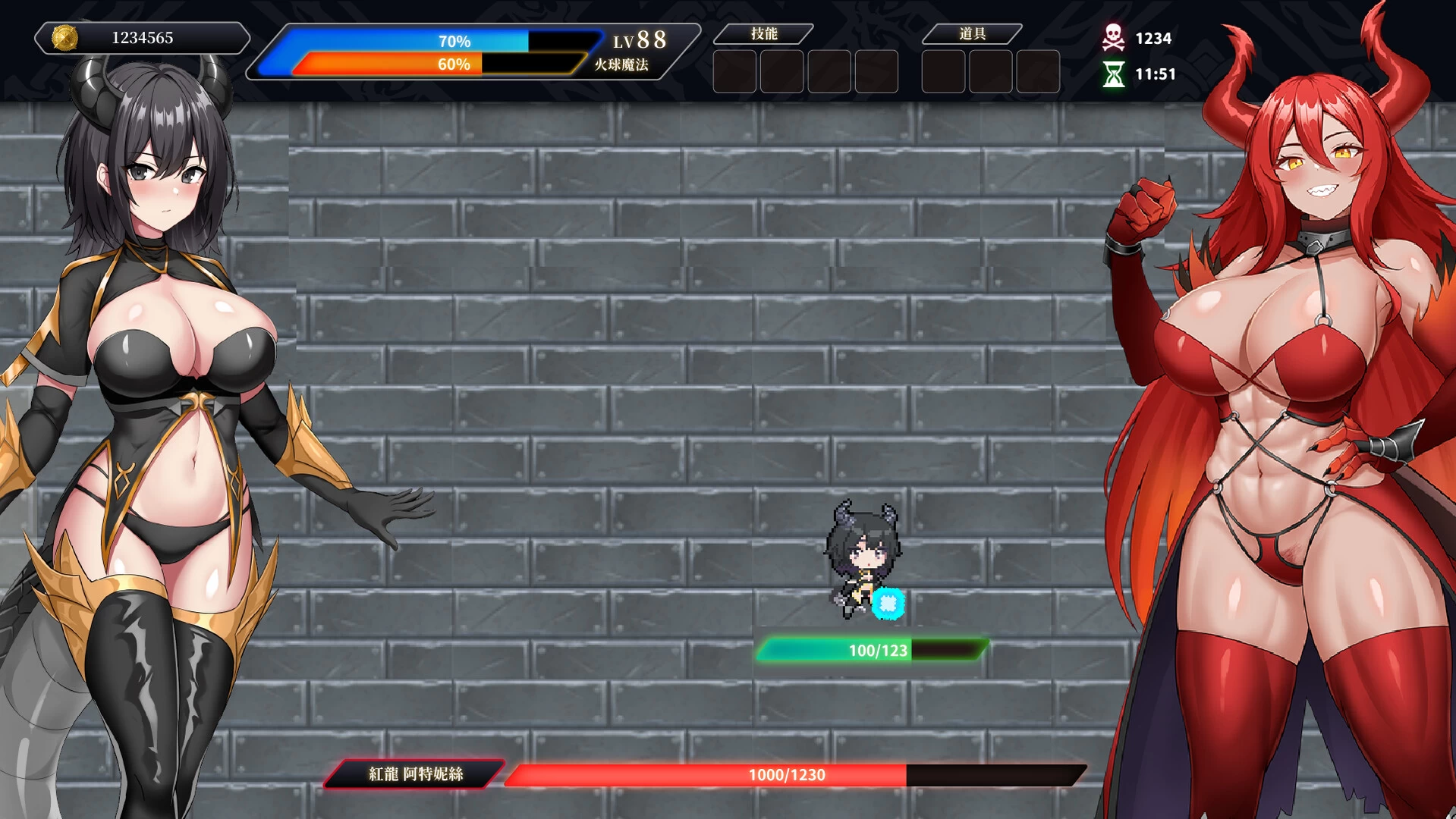Select the fourth skill slot

pos(876,71)
